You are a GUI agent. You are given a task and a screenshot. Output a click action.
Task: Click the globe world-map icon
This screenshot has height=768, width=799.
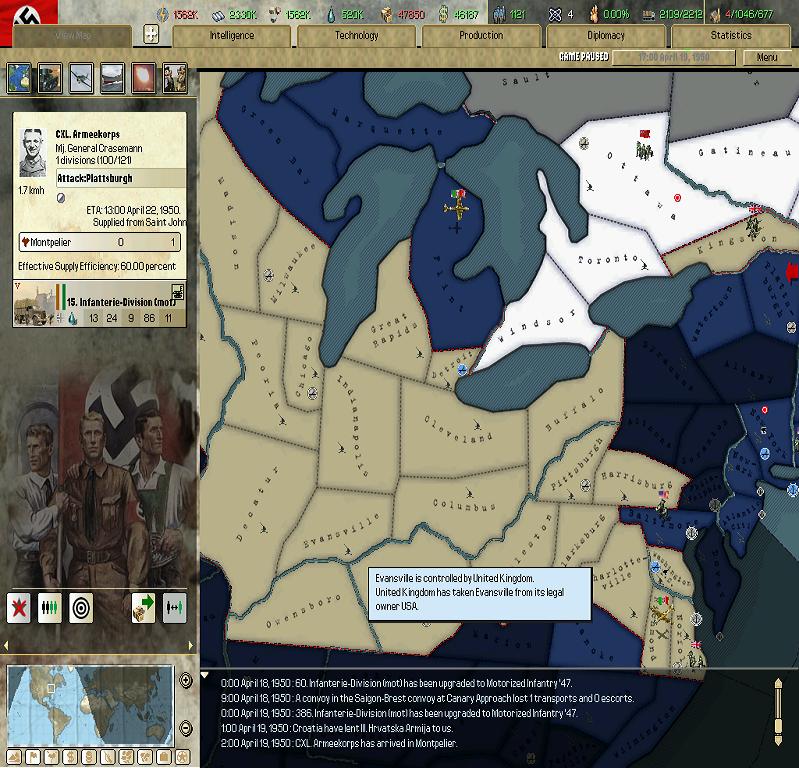click(20, 77)
